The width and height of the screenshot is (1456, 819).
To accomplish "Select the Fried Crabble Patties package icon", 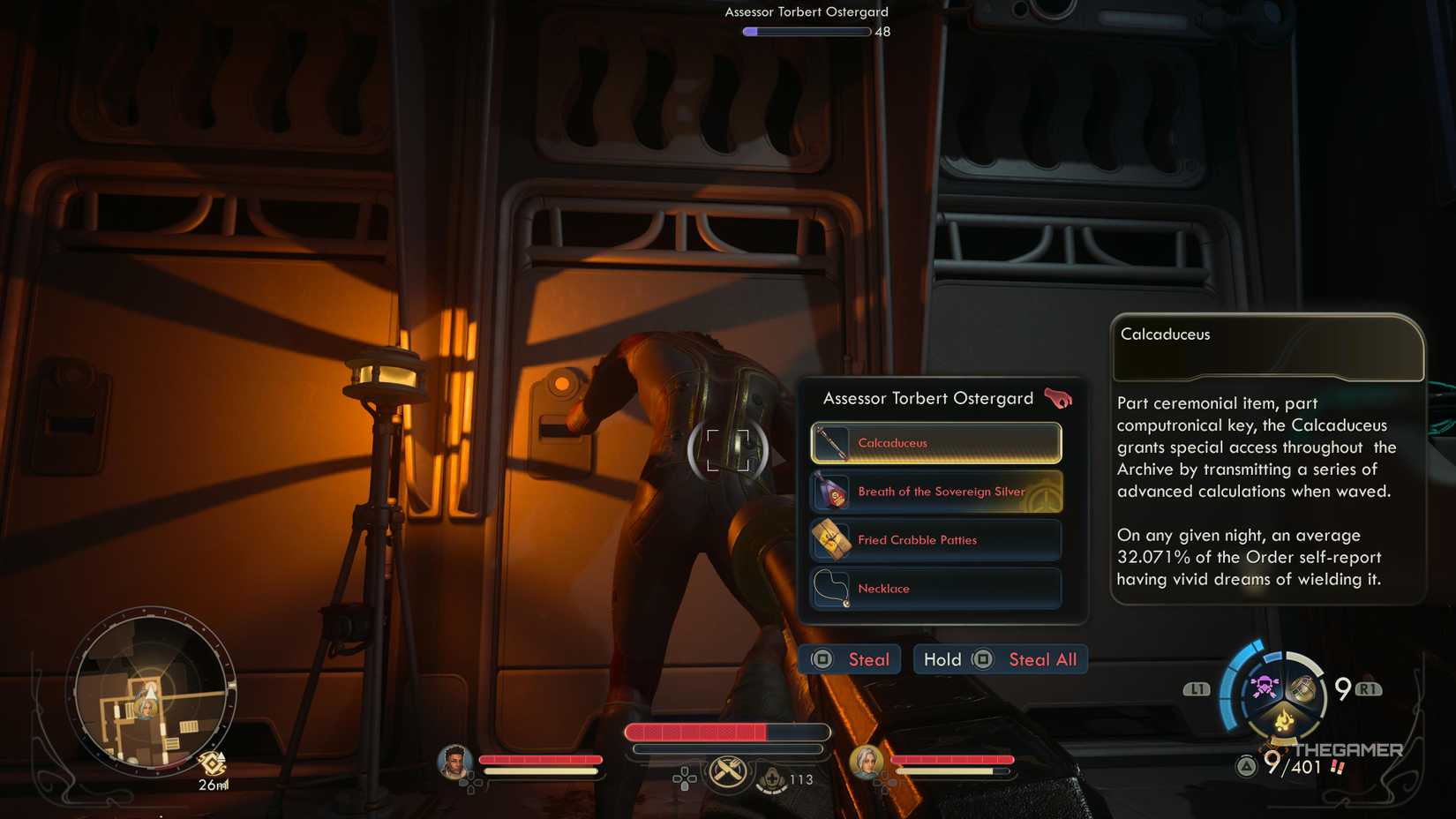I will point(832,539).
